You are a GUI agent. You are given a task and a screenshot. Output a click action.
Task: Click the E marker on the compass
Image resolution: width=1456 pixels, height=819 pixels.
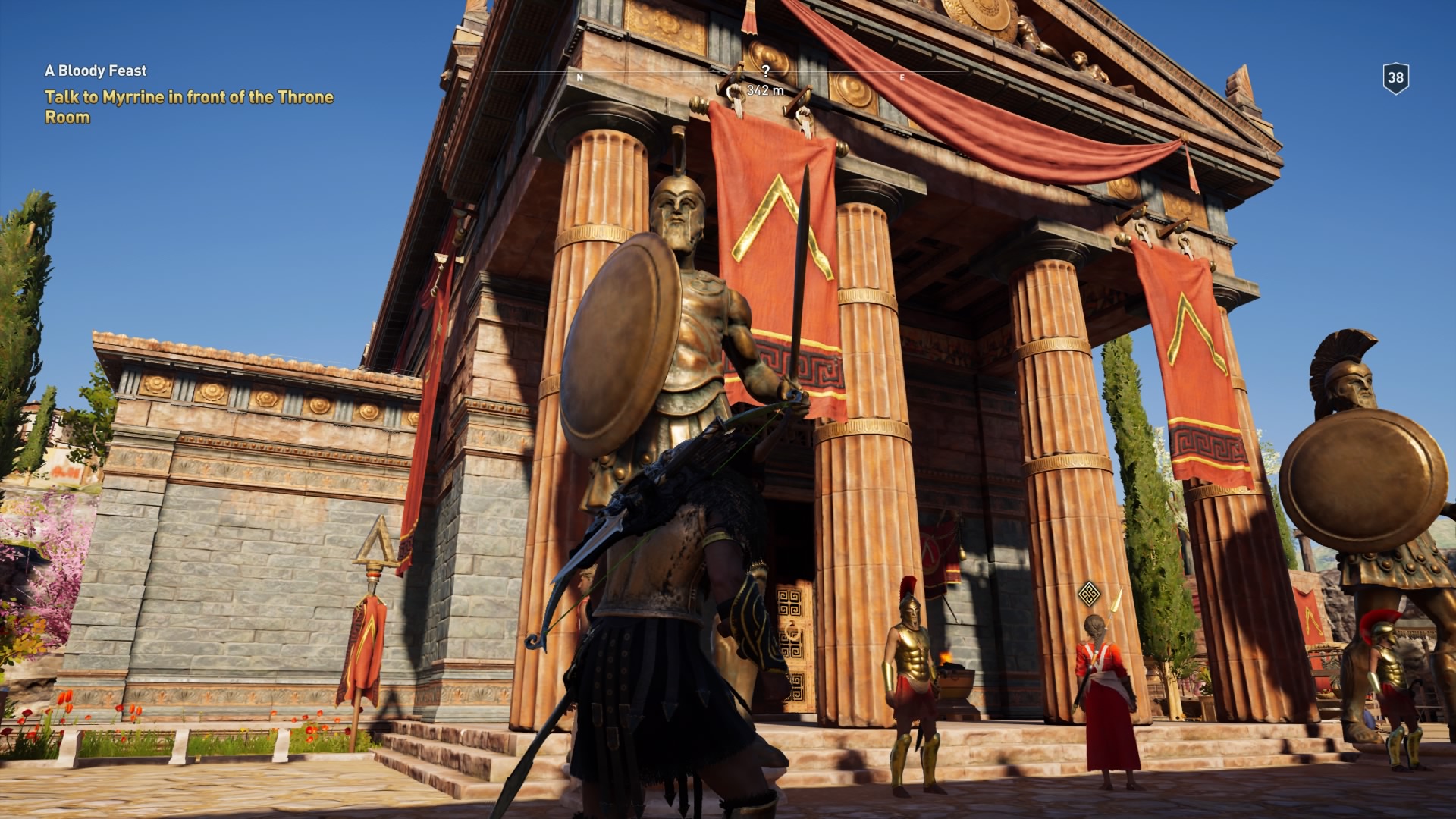(902, 77)
